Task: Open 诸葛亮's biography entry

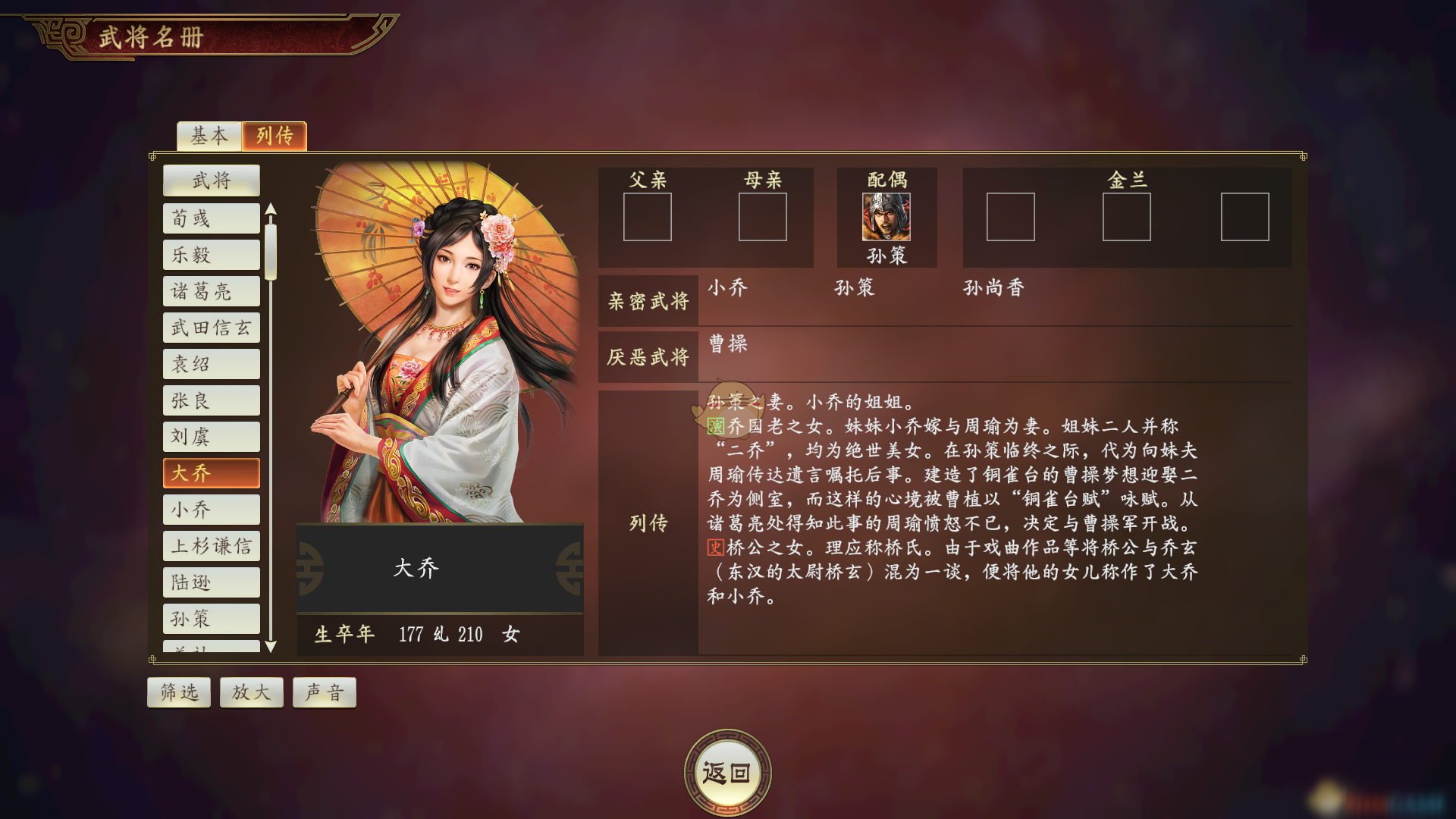Action: [x=211, y=291]
